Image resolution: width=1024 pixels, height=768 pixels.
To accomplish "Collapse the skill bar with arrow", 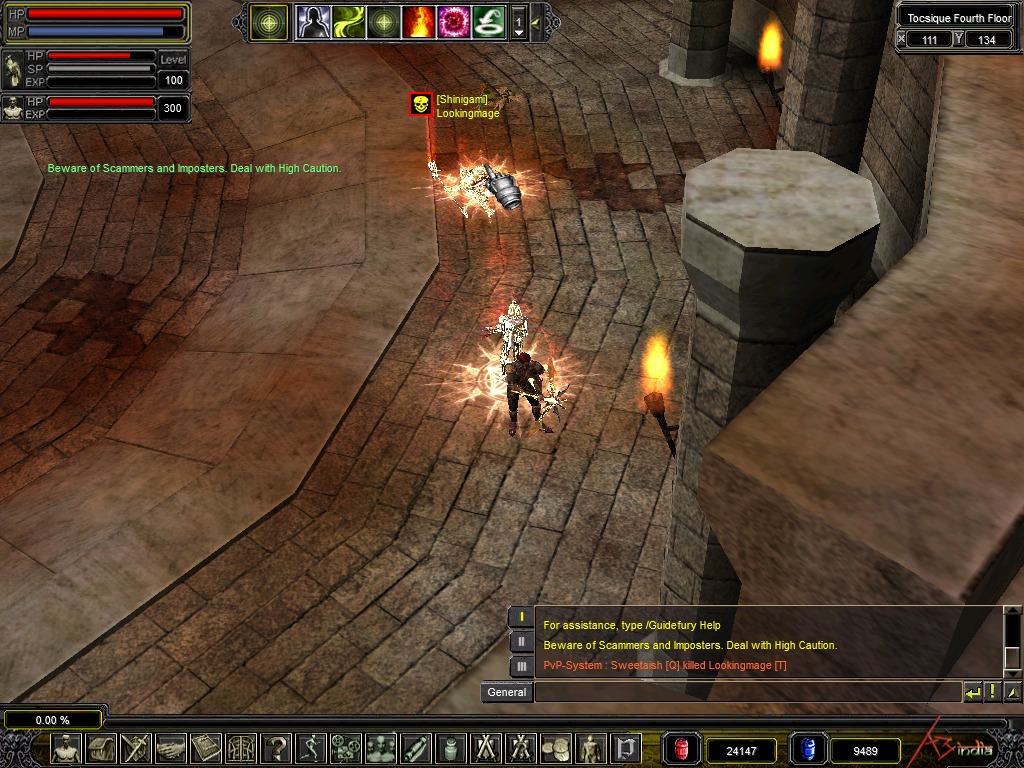I will [x=536, y=22].
